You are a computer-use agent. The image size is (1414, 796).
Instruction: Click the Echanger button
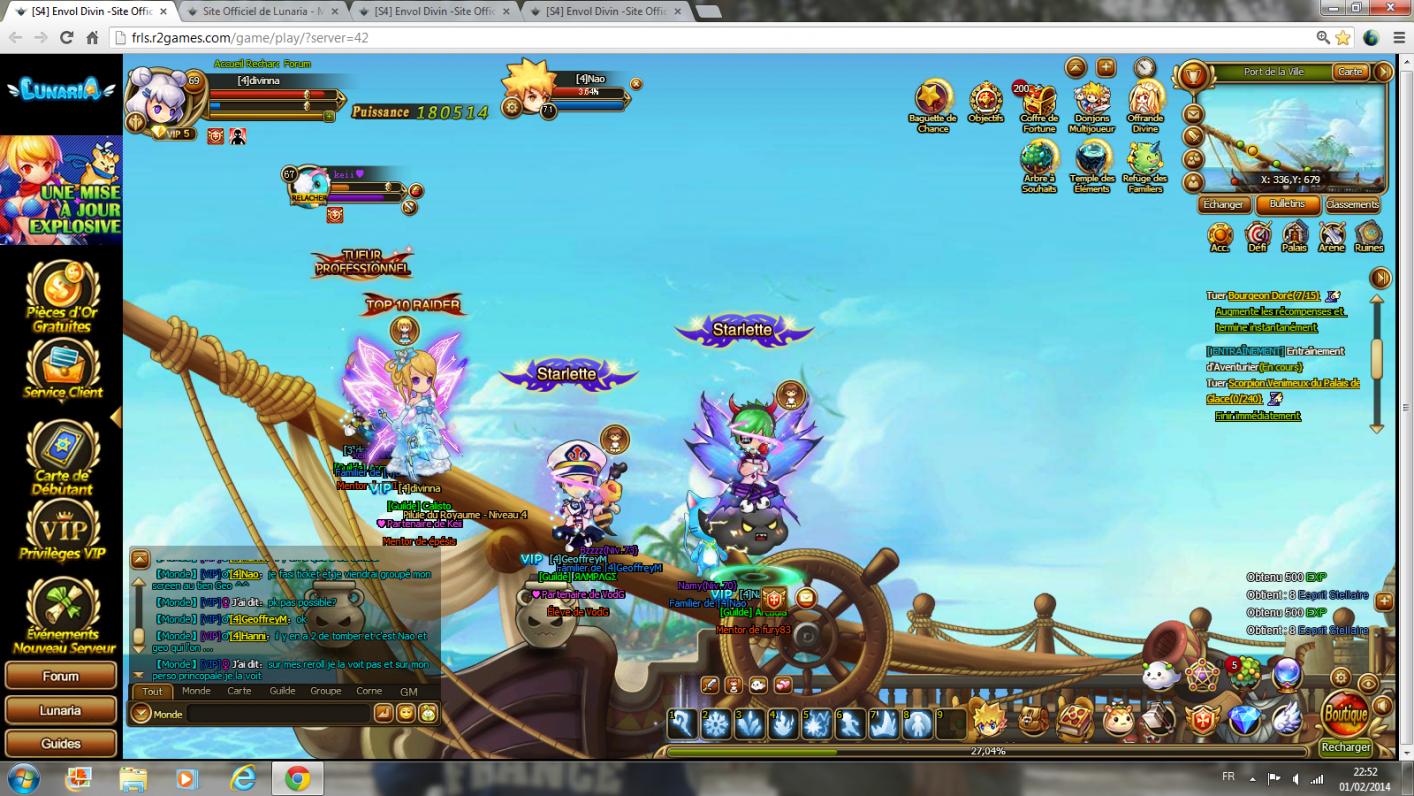pos(1223,205)
